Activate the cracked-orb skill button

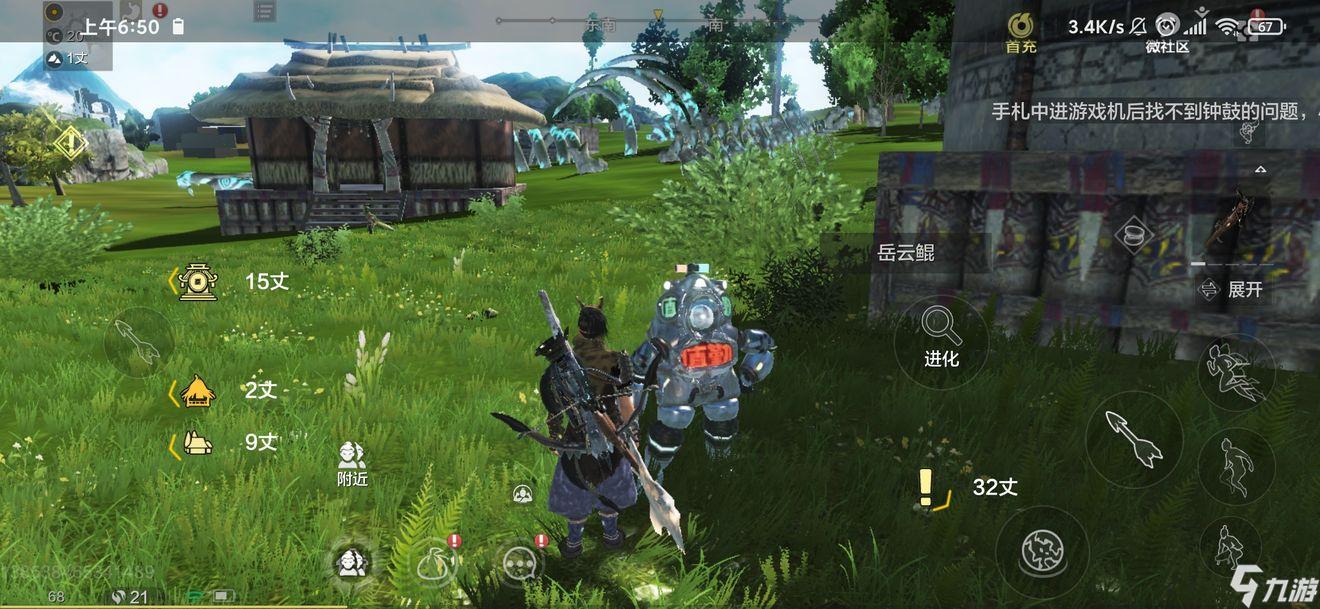pos(1042,551)
